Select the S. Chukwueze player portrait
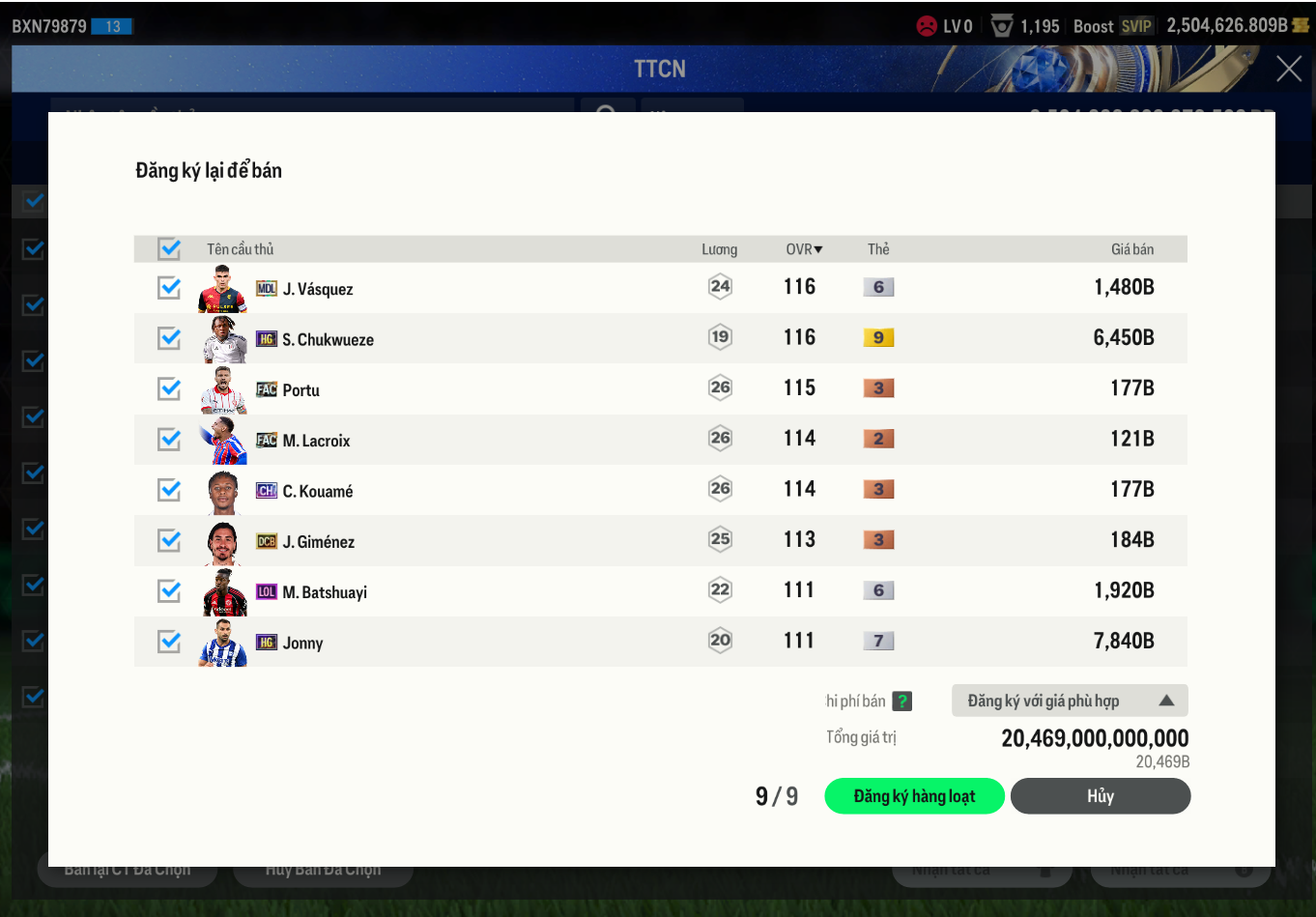 point(224,339)
